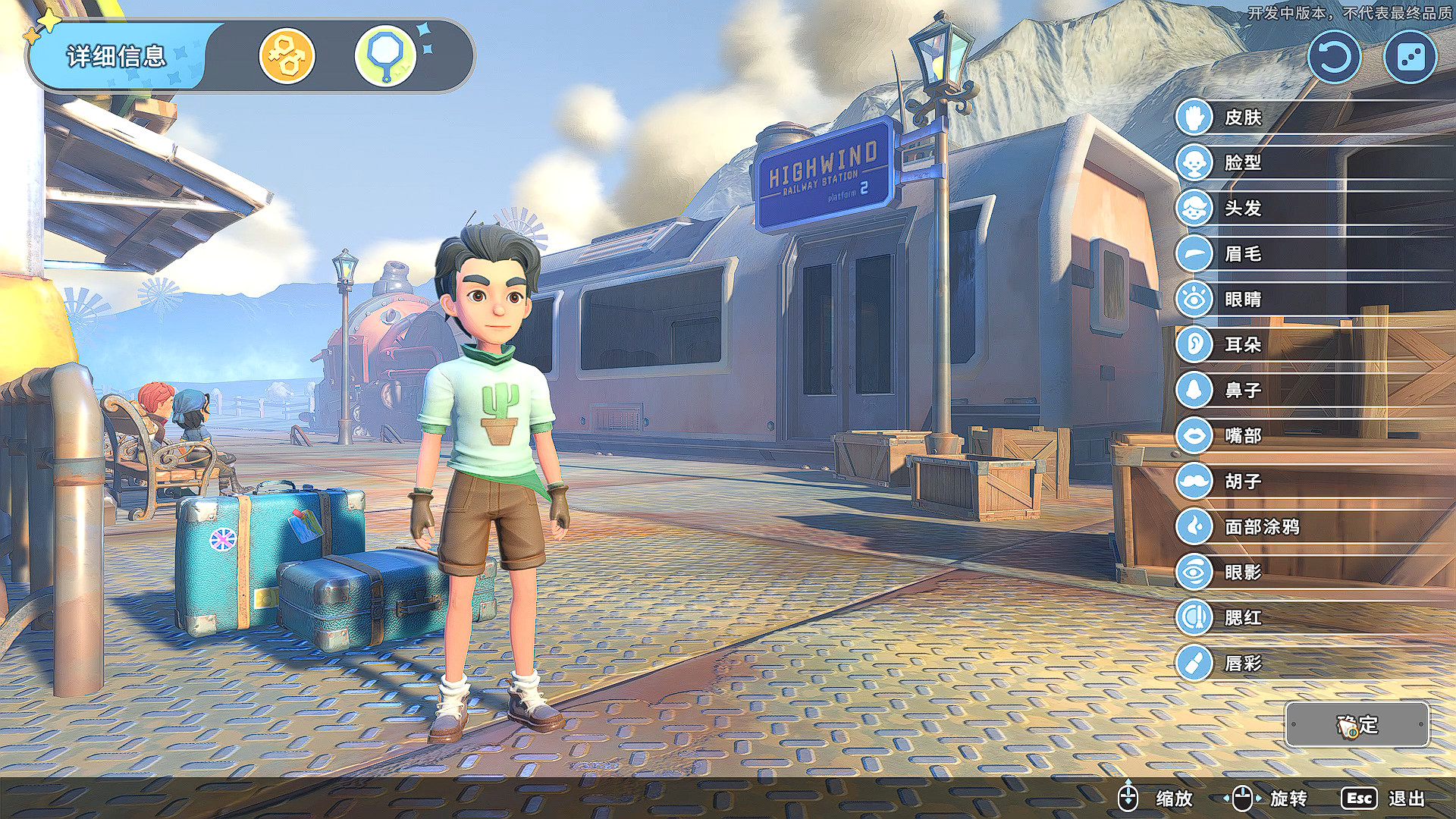Select the 眼睛 eyes category

1242,299
